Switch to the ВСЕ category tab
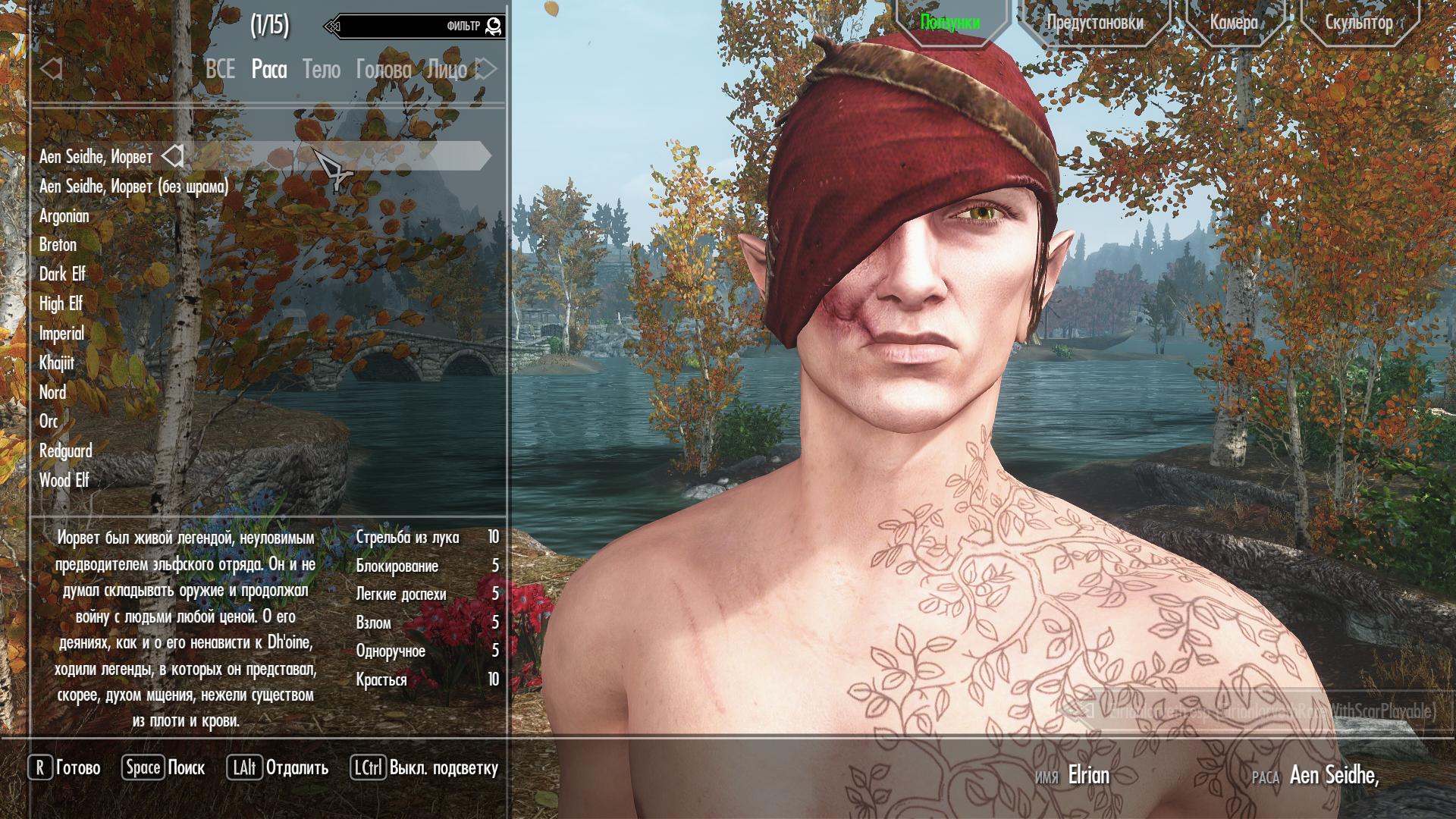 pos(220,69)
